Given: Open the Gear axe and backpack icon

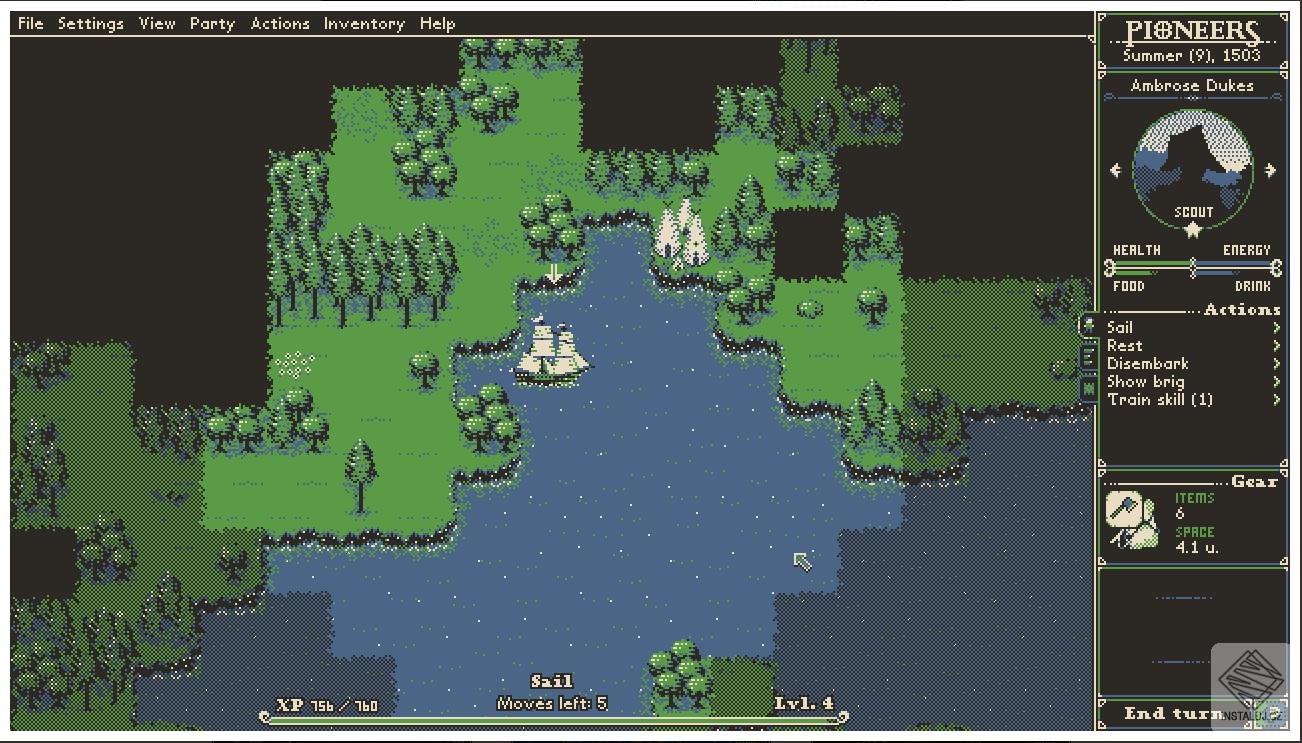Looking at the screenshot, I should pos(1132,520).
